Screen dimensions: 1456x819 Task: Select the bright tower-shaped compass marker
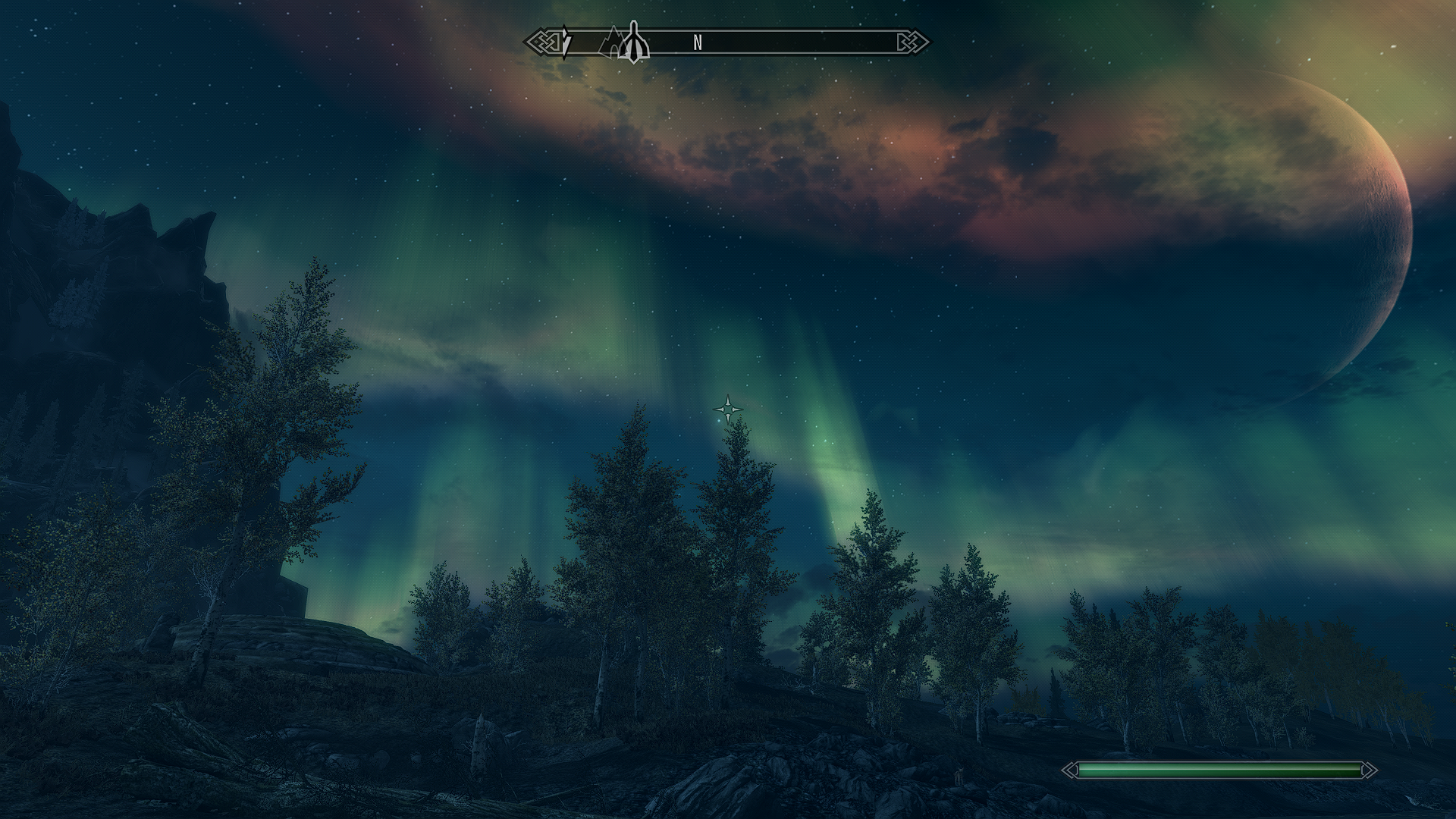click(634, 44)
